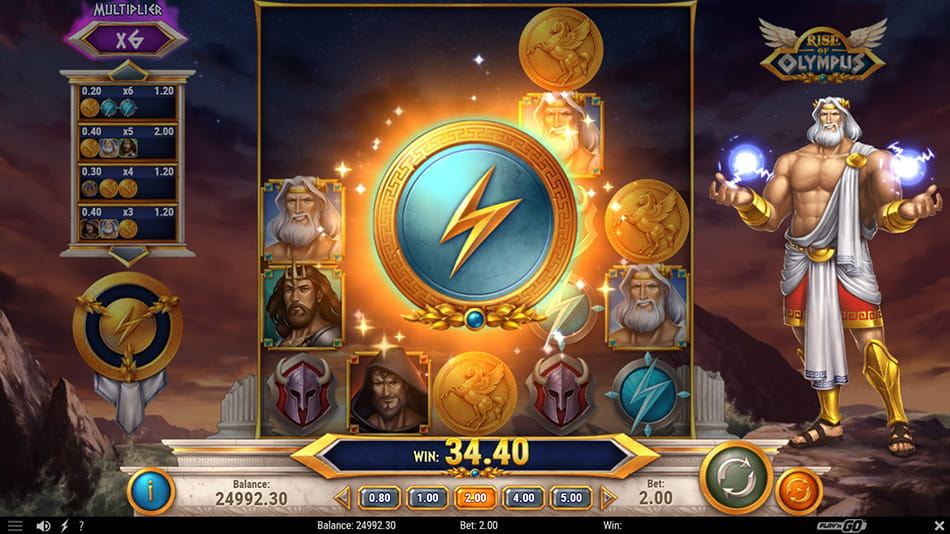Viewport: 950px width, 534px height.
Task: Pick the 5.00 bet amount
Action: [570, 497]
